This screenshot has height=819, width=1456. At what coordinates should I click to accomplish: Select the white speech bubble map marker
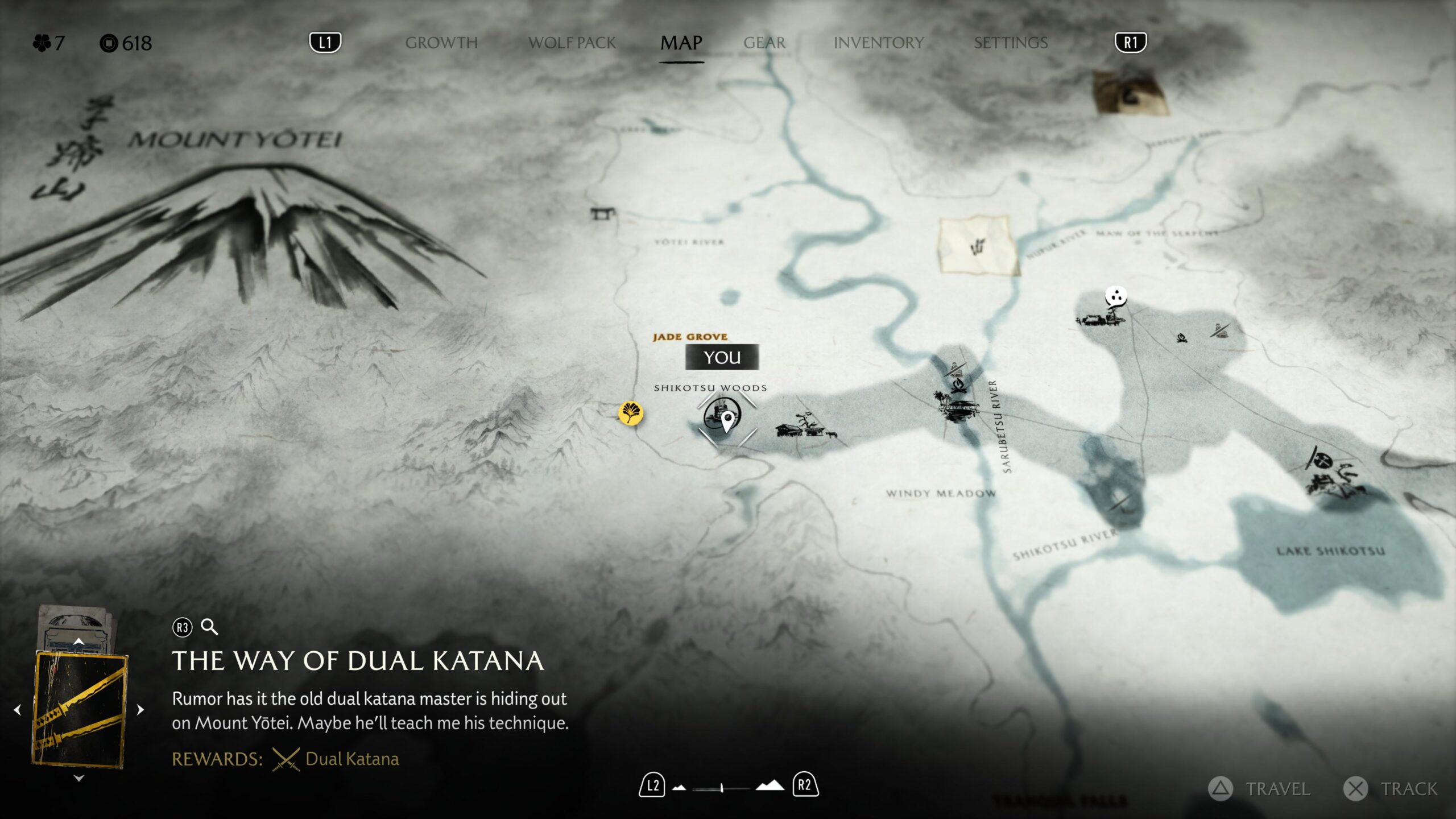(1116, 297)
